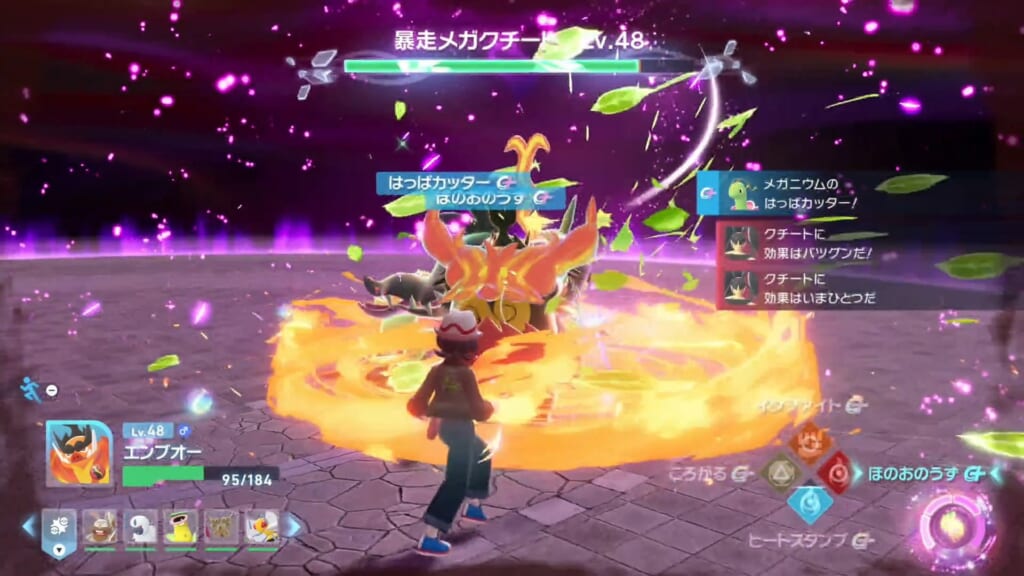
Task: Select the Emboar active Pokémon portrait
Action: 78,453
